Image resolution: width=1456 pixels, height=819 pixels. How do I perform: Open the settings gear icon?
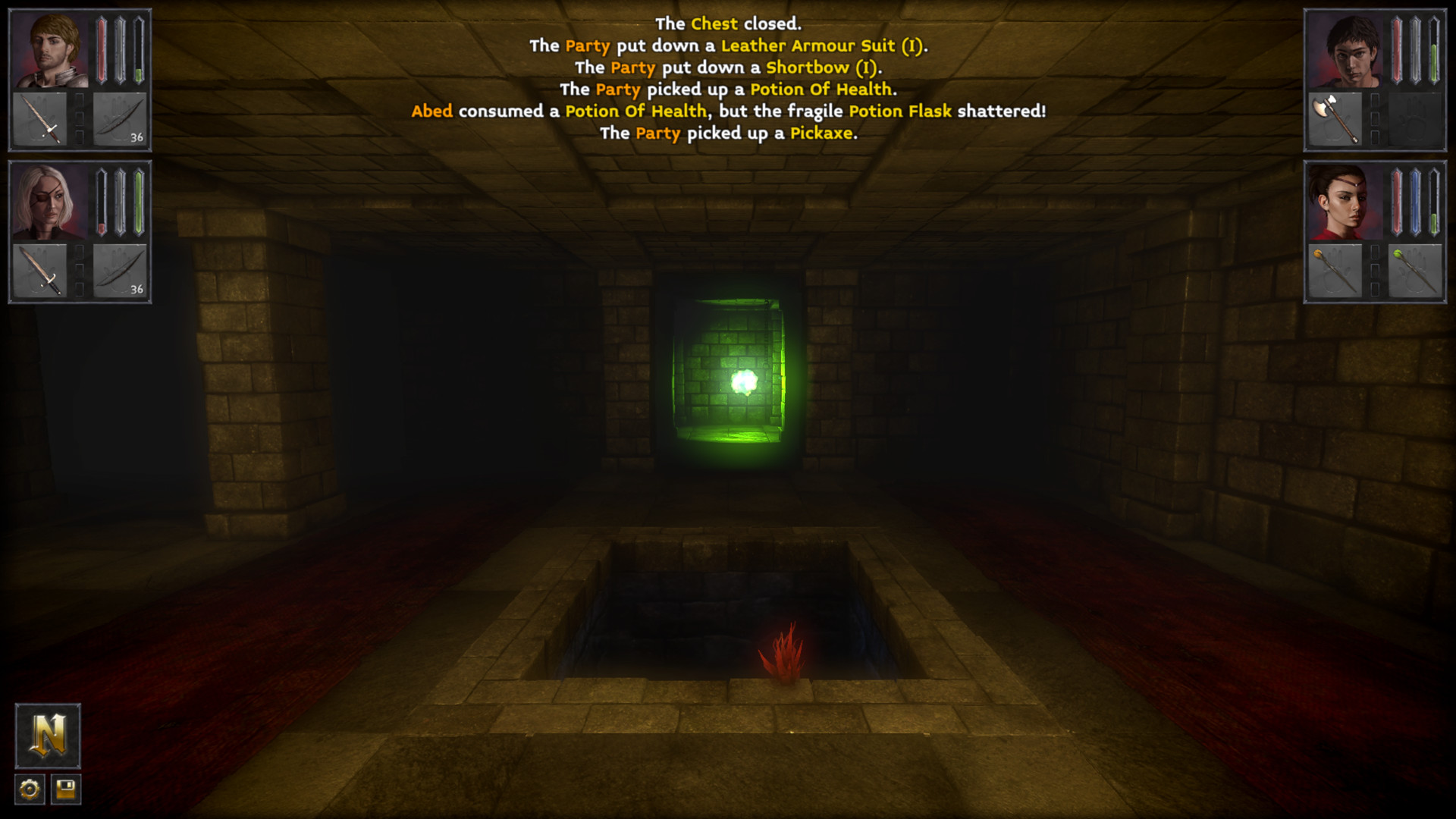(30, 789)
